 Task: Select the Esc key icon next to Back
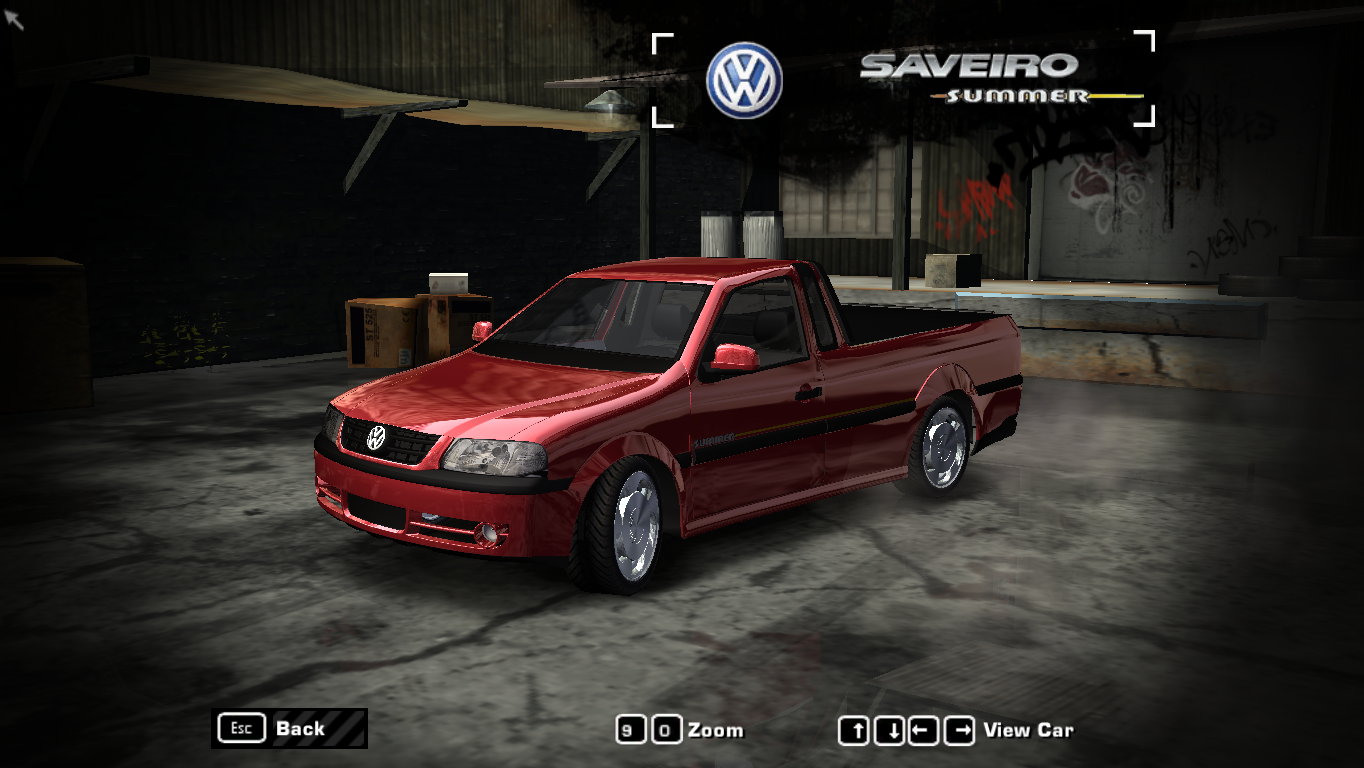[x=240, y=728]
